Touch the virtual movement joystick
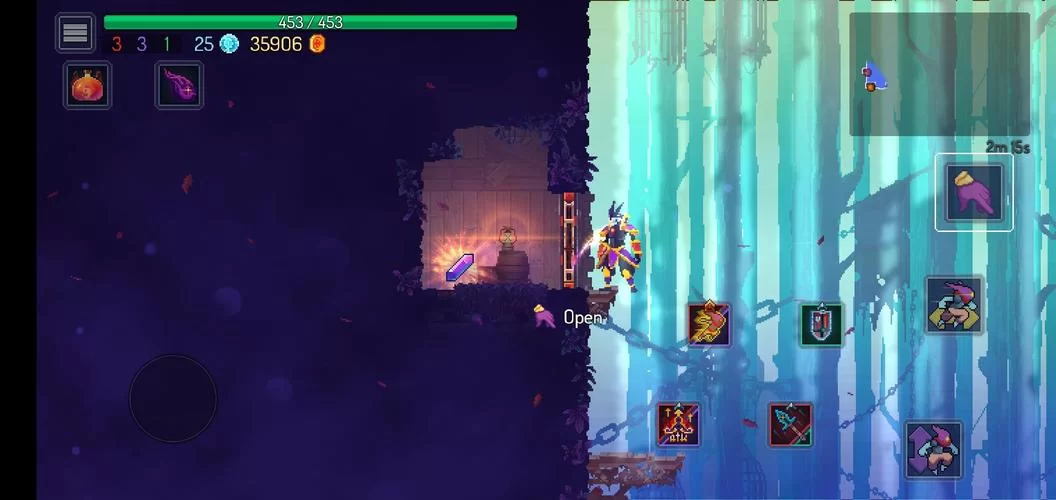The height and width of the screenshot is (500, 1056). (x=173, y=398)
